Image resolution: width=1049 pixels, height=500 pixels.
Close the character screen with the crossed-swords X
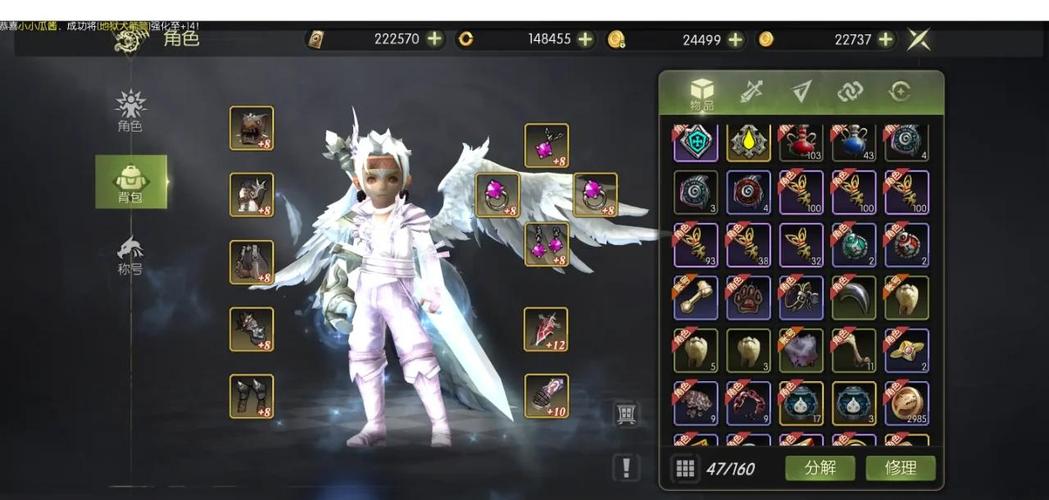pos(919,39)
